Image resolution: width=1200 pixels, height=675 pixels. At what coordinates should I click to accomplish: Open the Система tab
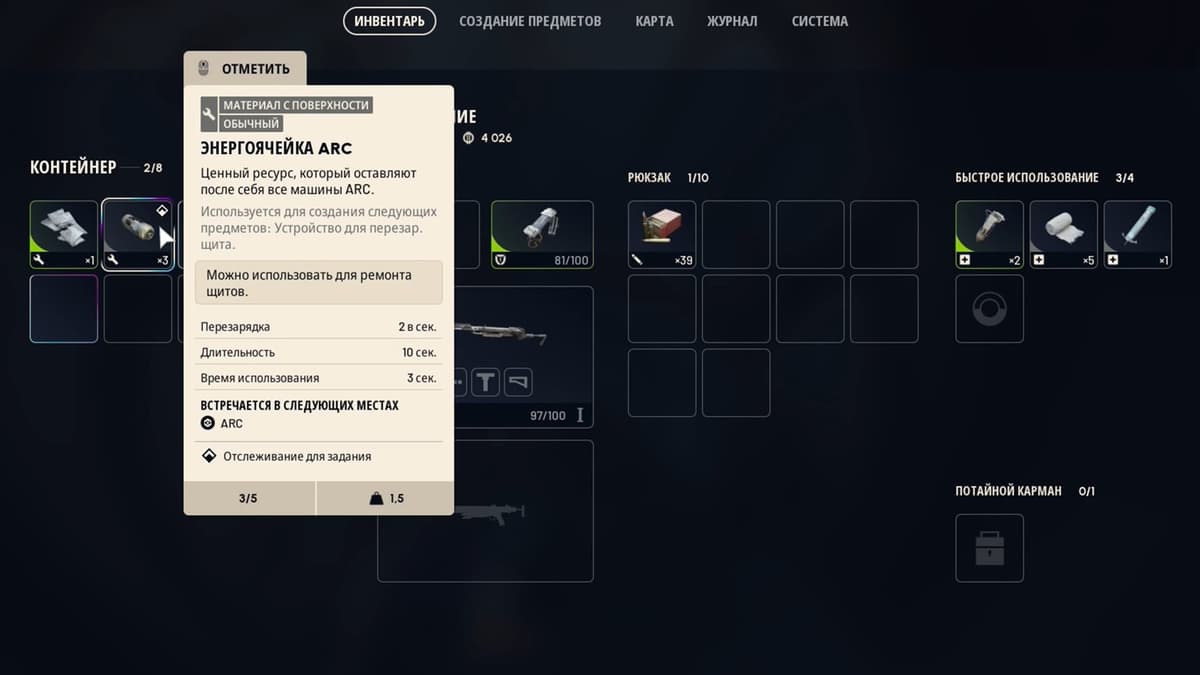click(819, 21)
